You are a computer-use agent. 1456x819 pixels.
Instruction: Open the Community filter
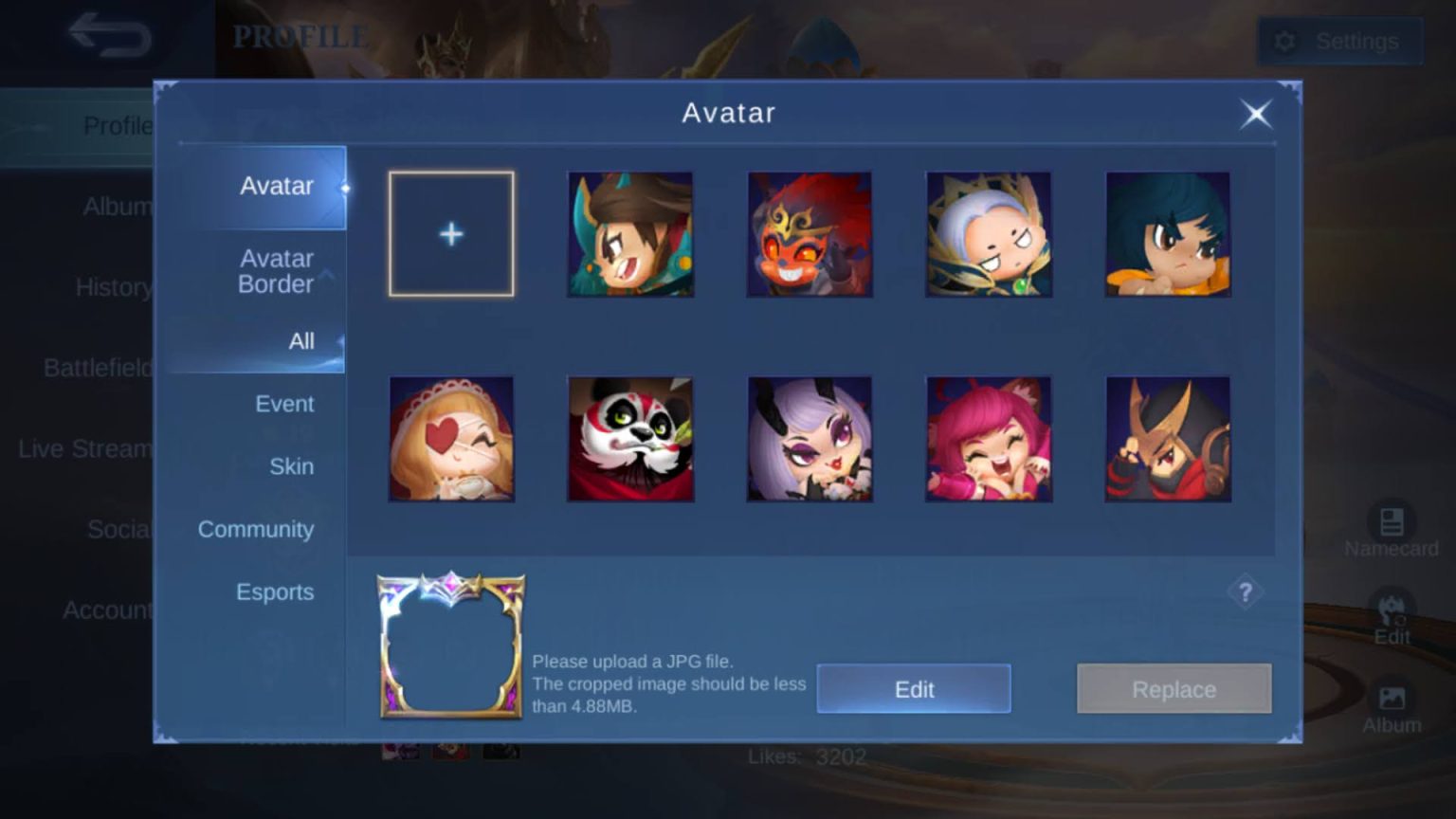(256, 529)
